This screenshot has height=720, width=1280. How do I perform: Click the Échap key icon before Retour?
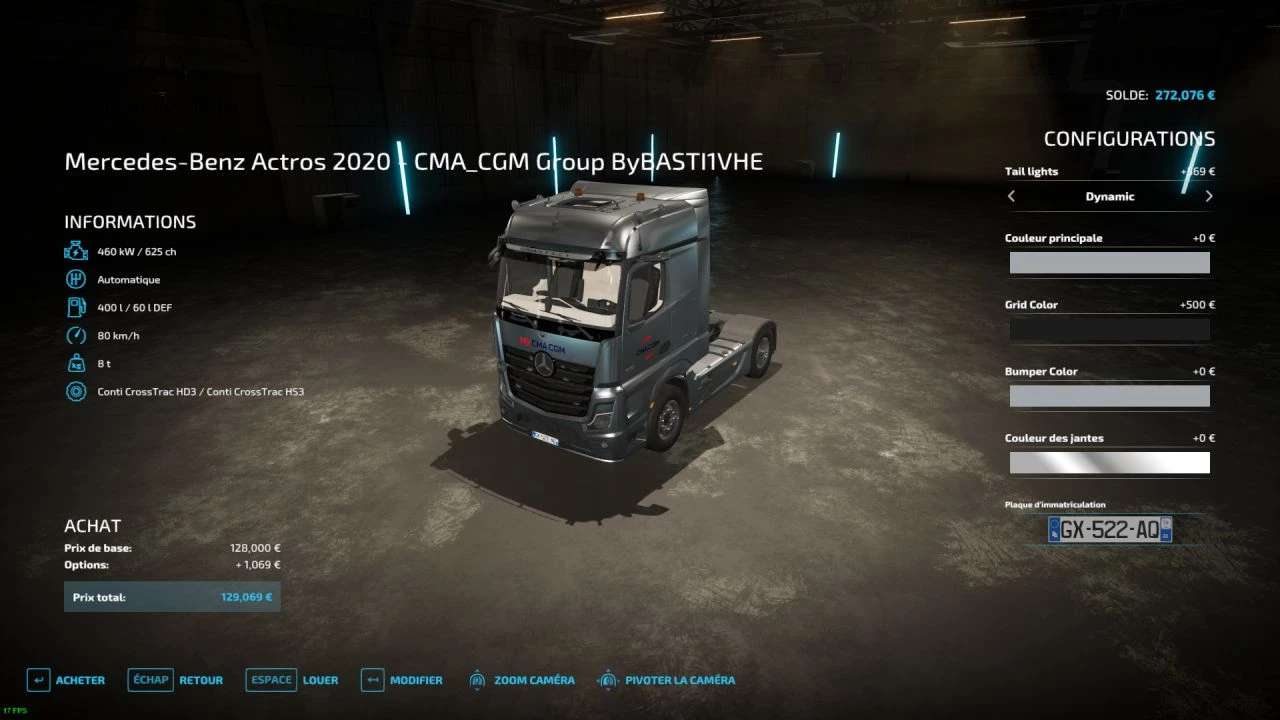point(150,679)
